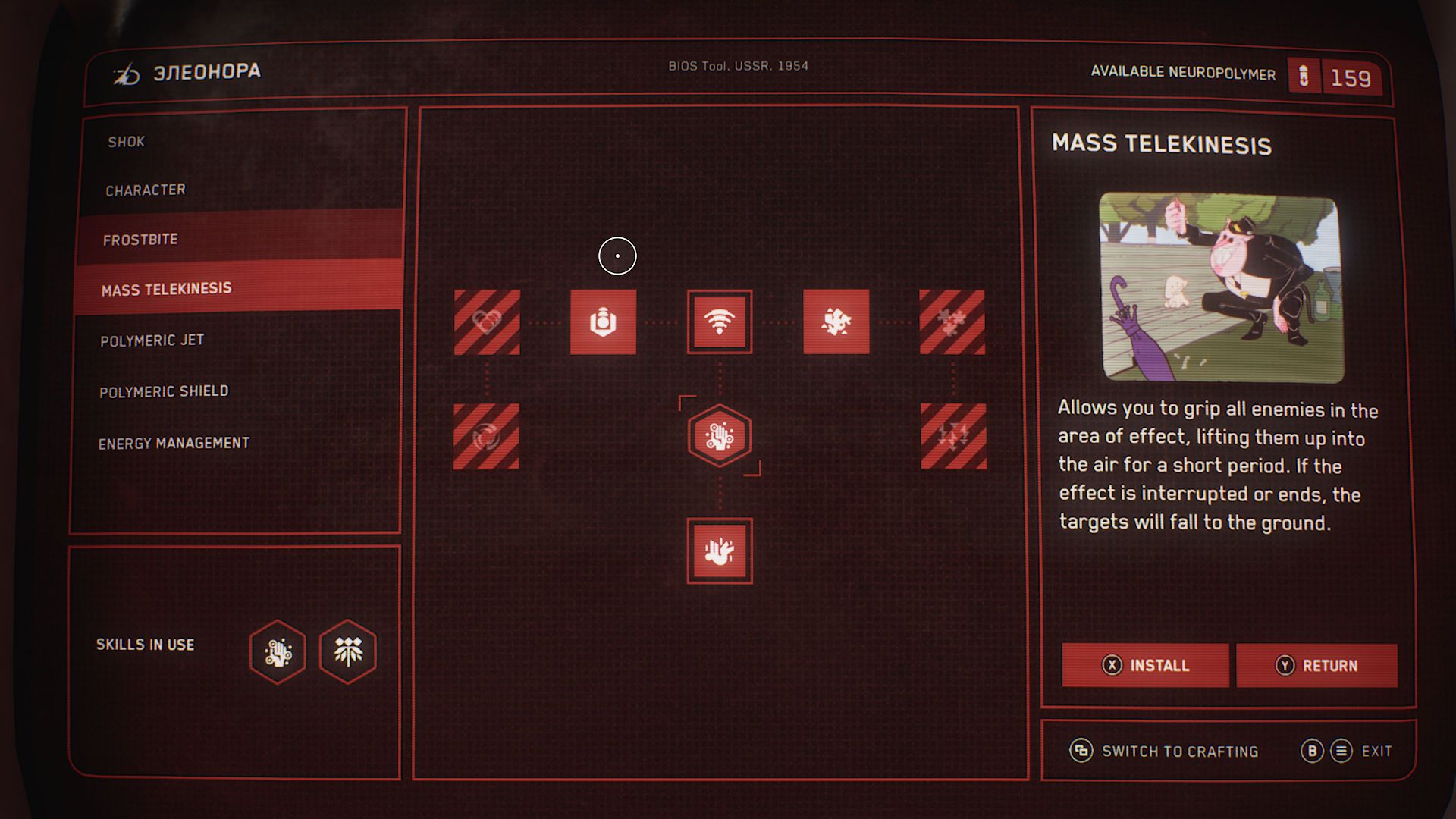The width and height of the screenshot is (1456, 819).
Task: Open the Character skill category
Action: click(146, 190)
